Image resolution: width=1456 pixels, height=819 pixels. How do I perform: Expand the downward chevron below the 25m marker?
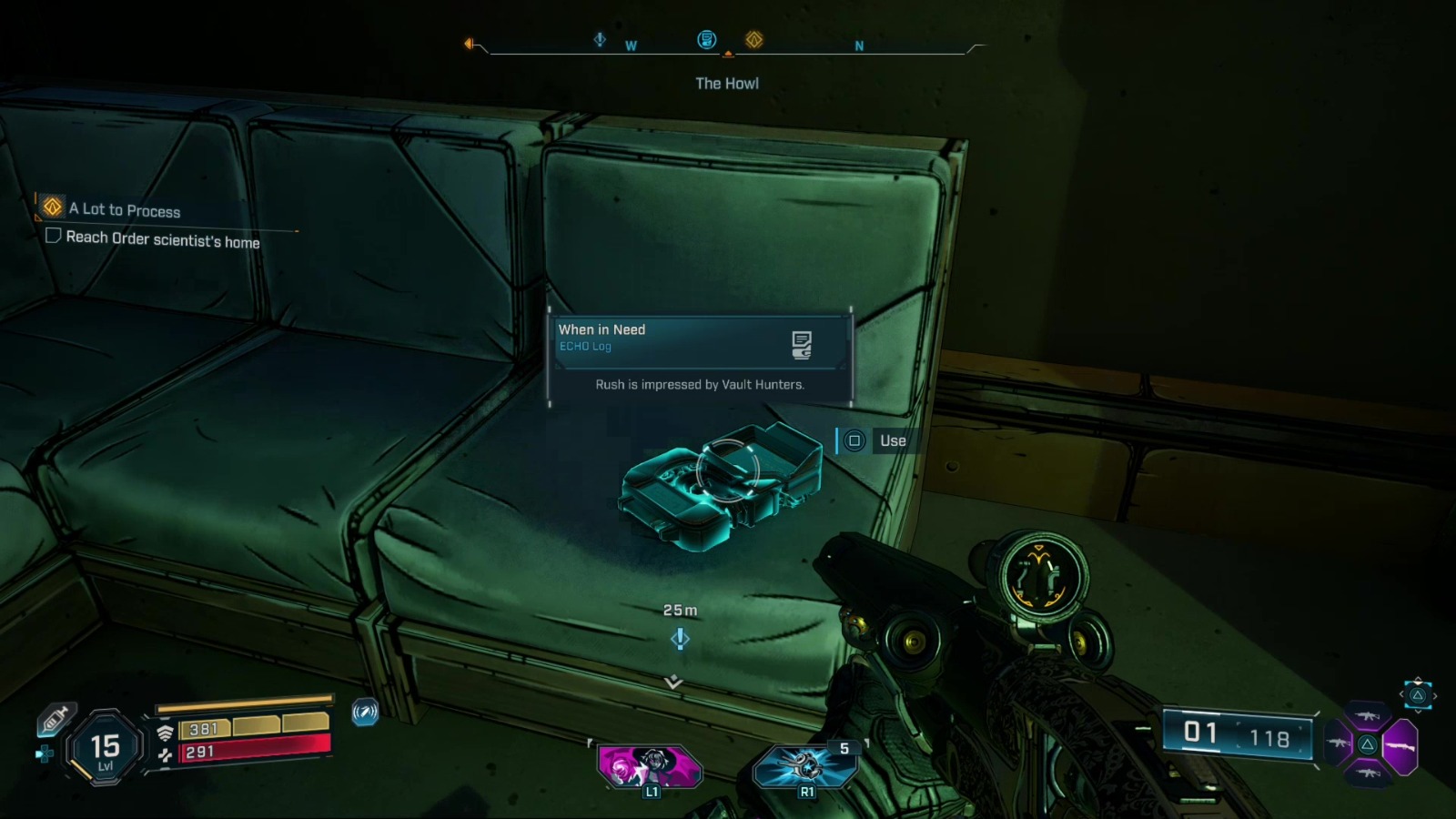673,682
